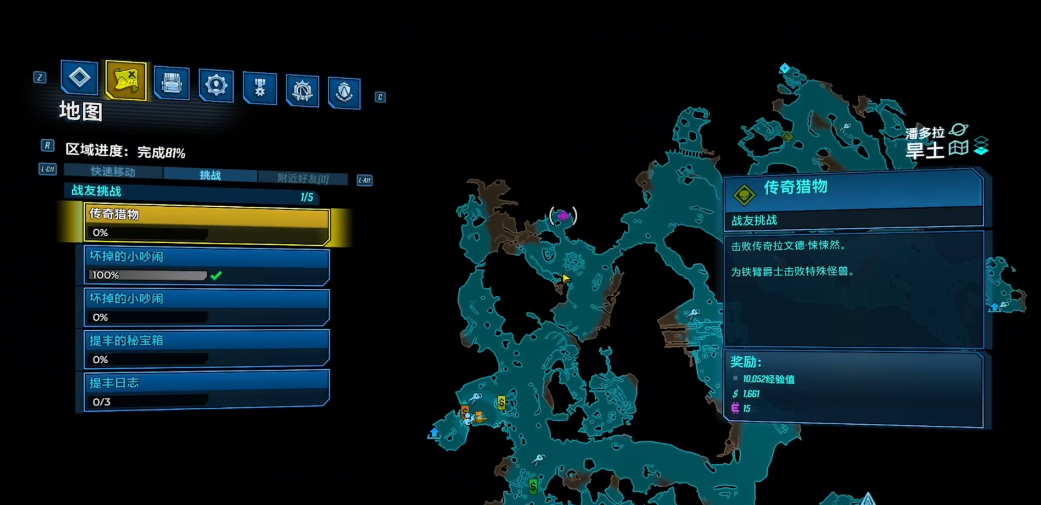Open the 附近好友 sub-tab
The image size is (1041, 505).
pos(302,178)
